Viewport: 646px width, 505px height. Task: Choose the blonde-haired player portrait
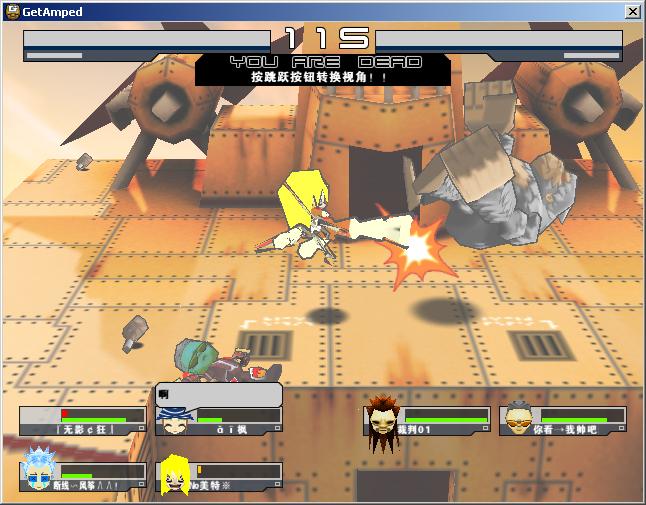pos(176,476)
